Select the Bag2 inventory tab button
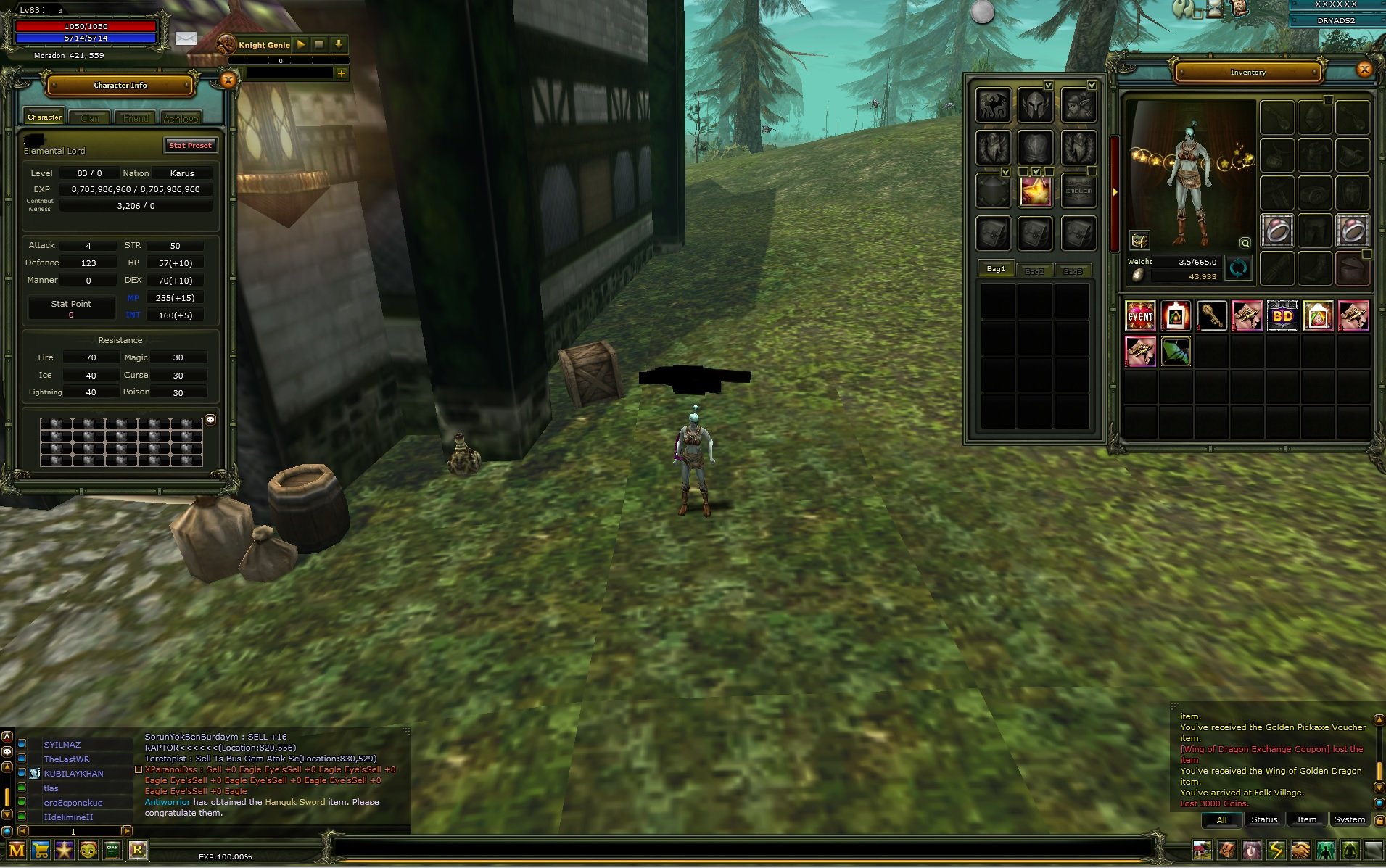The height and width of the screenshot is (868, 1386). click(x=1036, y=270)
